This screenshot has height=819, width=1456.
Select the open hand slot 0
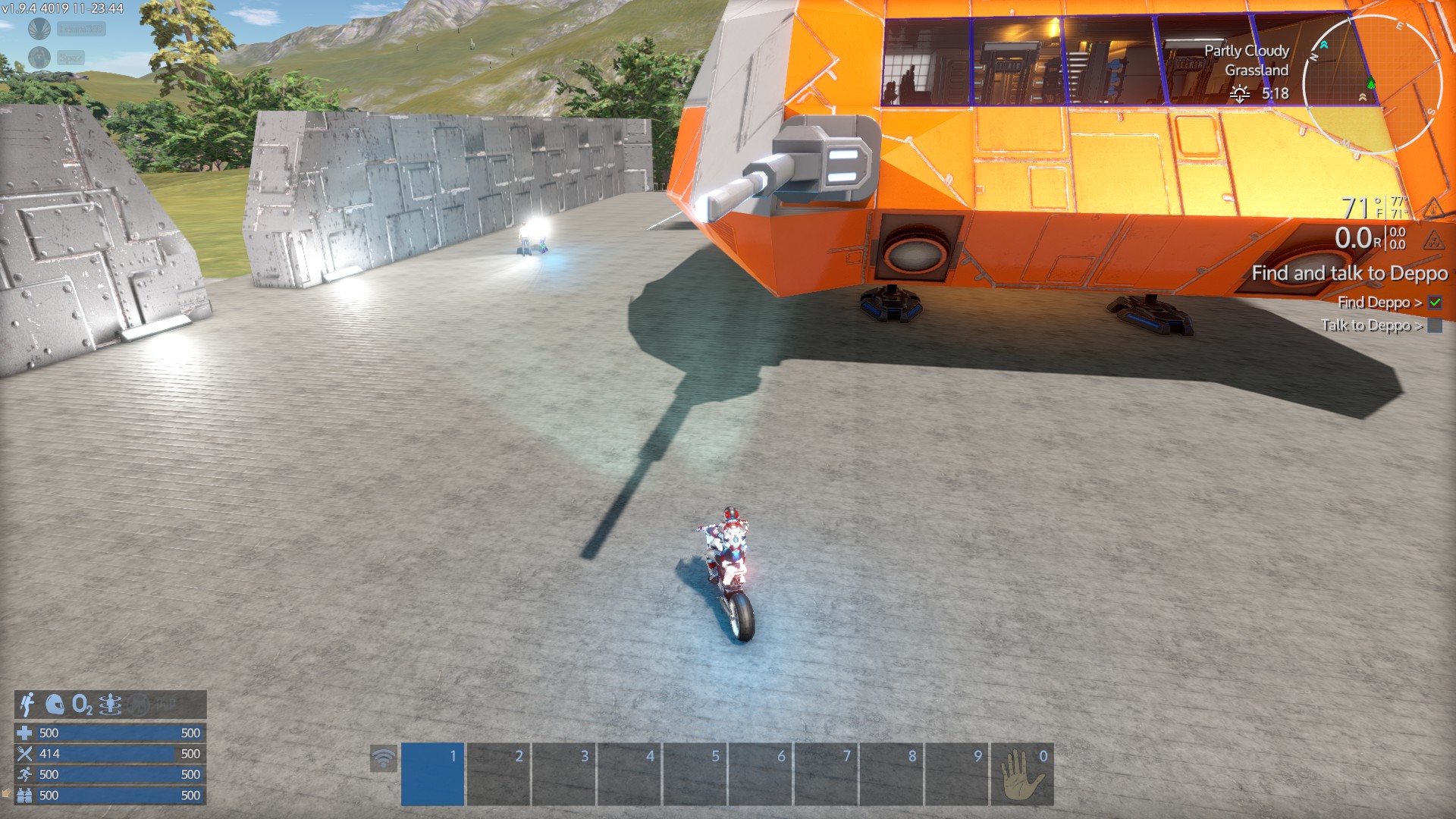coord(1021,773)
